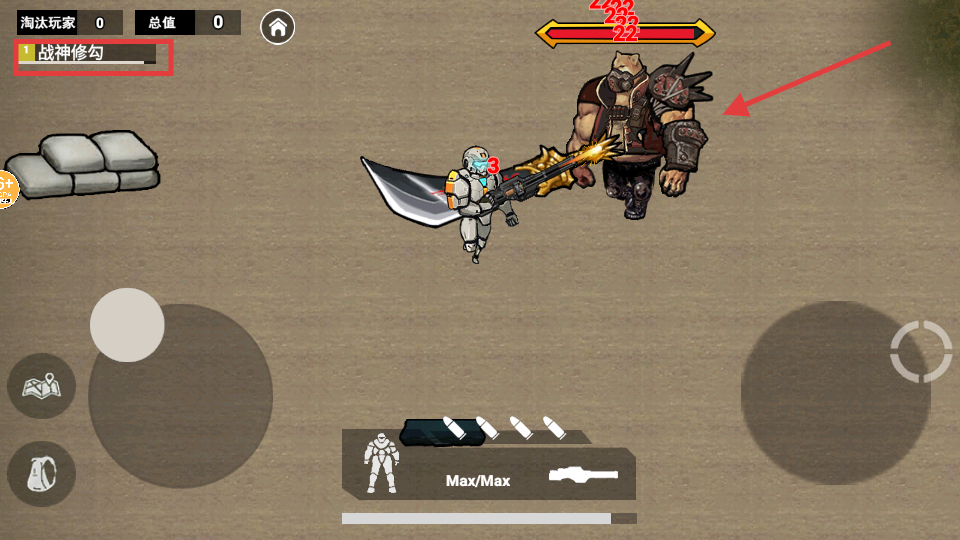The image size is (960, 540).
Task: Tap the armored character icon
Action: (x=381, y=462)
